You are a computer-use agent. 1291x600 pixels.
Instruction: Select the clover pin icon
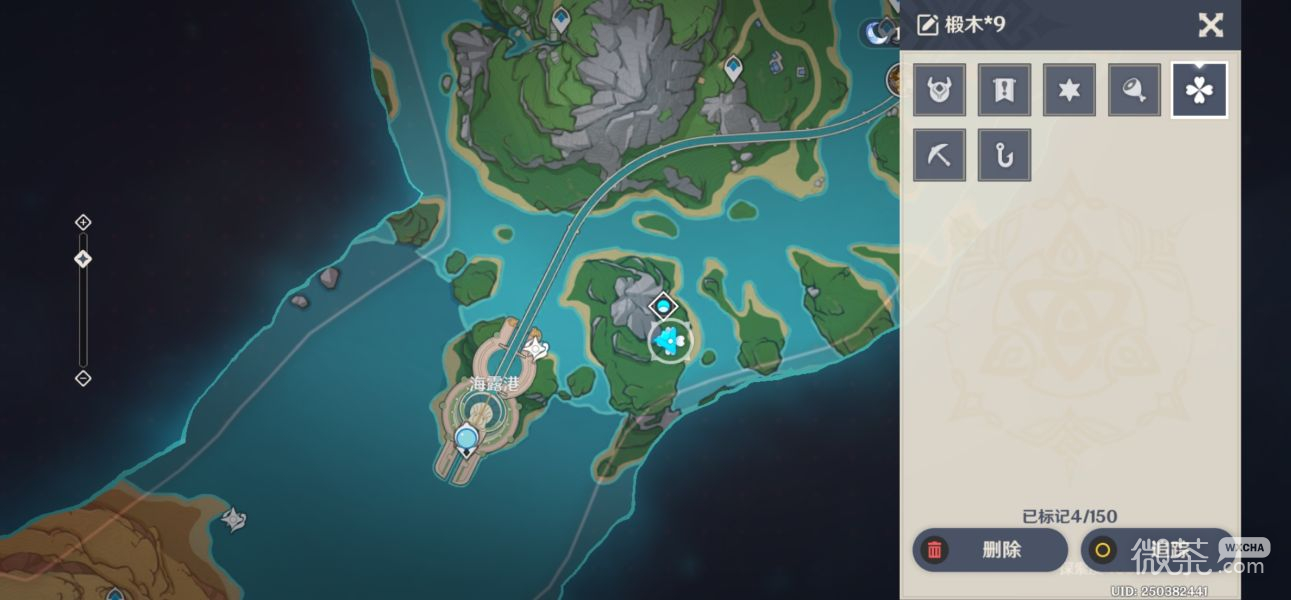pos(1199,90)
